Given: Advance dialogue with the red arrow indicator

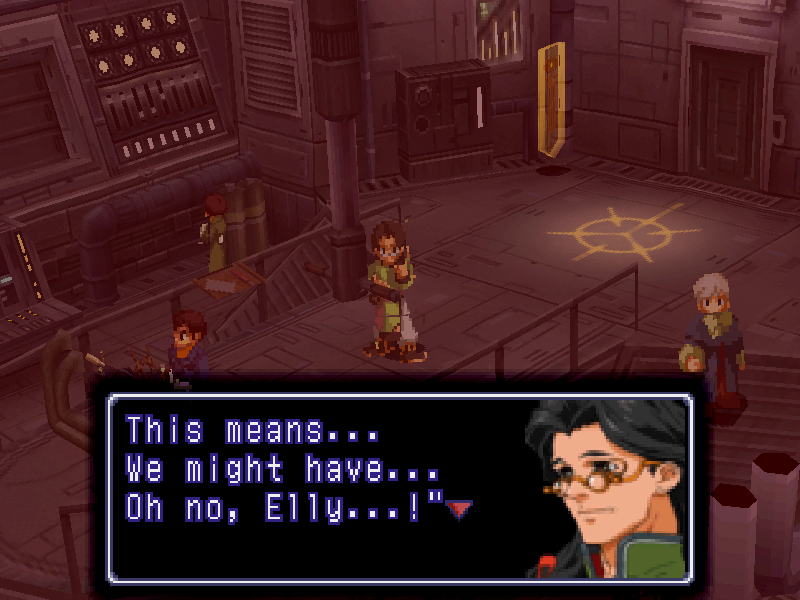Looking at the screenshot, I should (x=458, y=510).
